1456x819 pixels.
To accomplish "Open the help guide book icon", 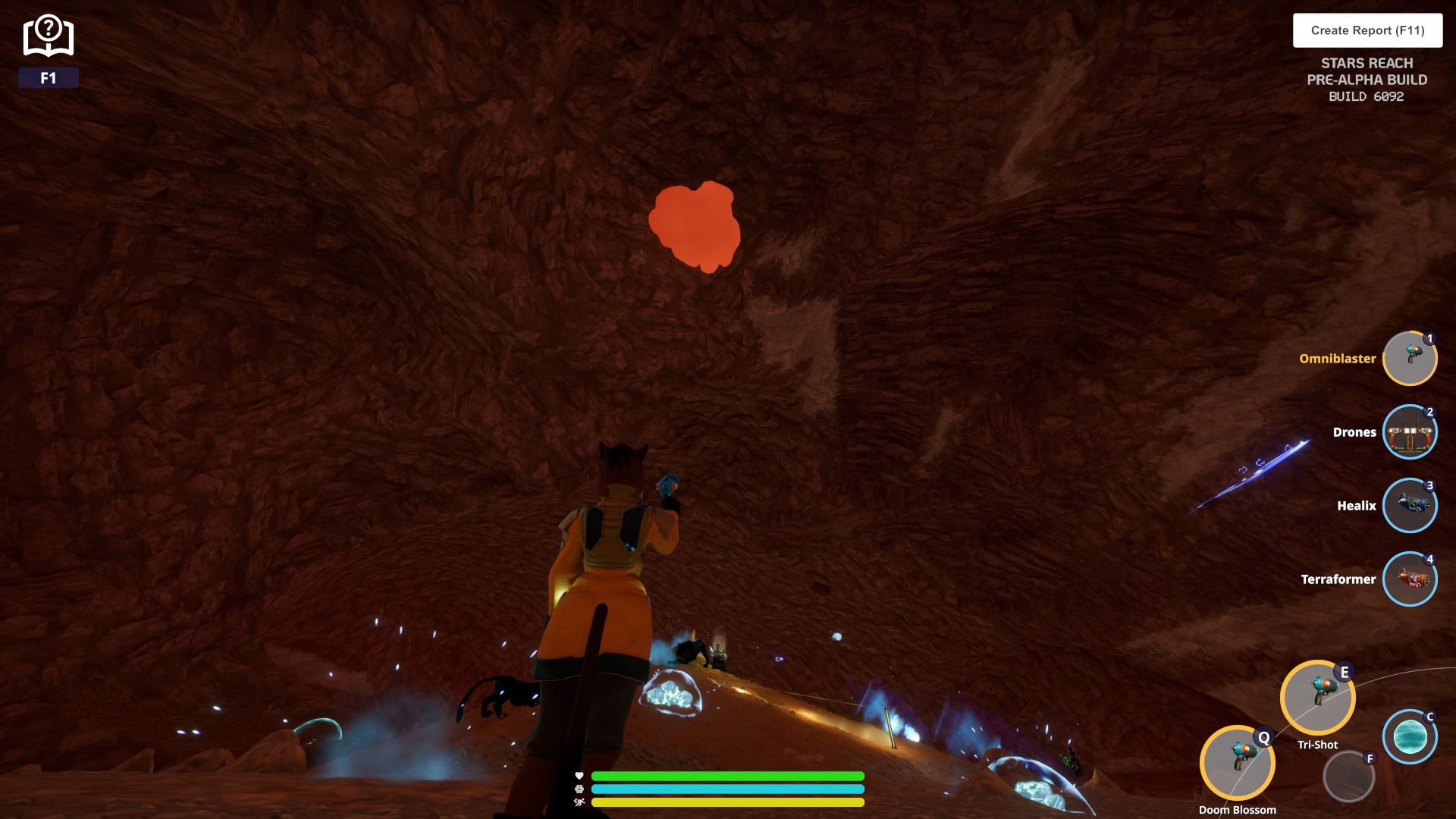I will 48,36.
